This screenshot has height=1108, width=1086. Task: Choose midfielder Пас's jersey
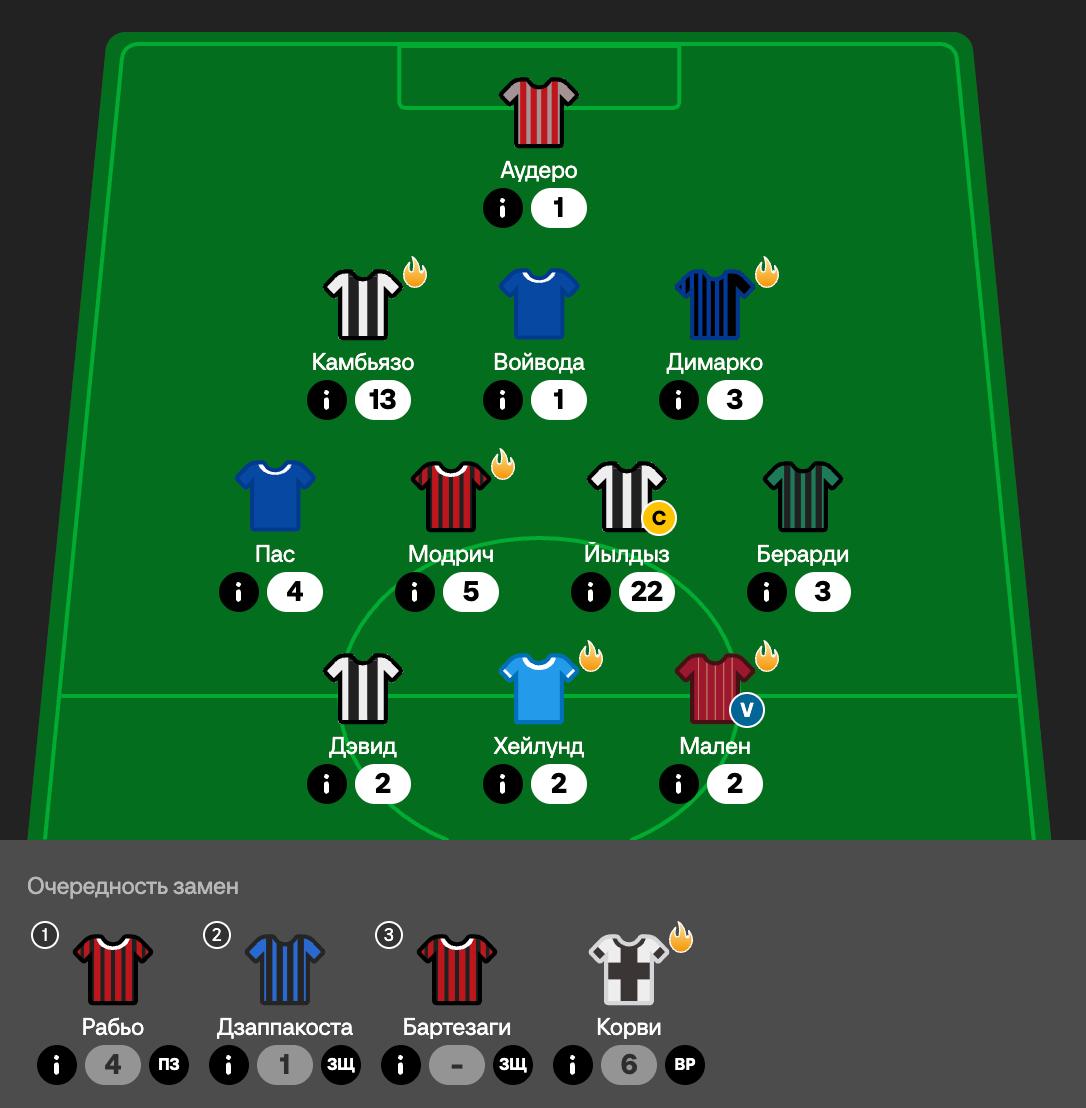pyautogui.click(x=275, y=496)
